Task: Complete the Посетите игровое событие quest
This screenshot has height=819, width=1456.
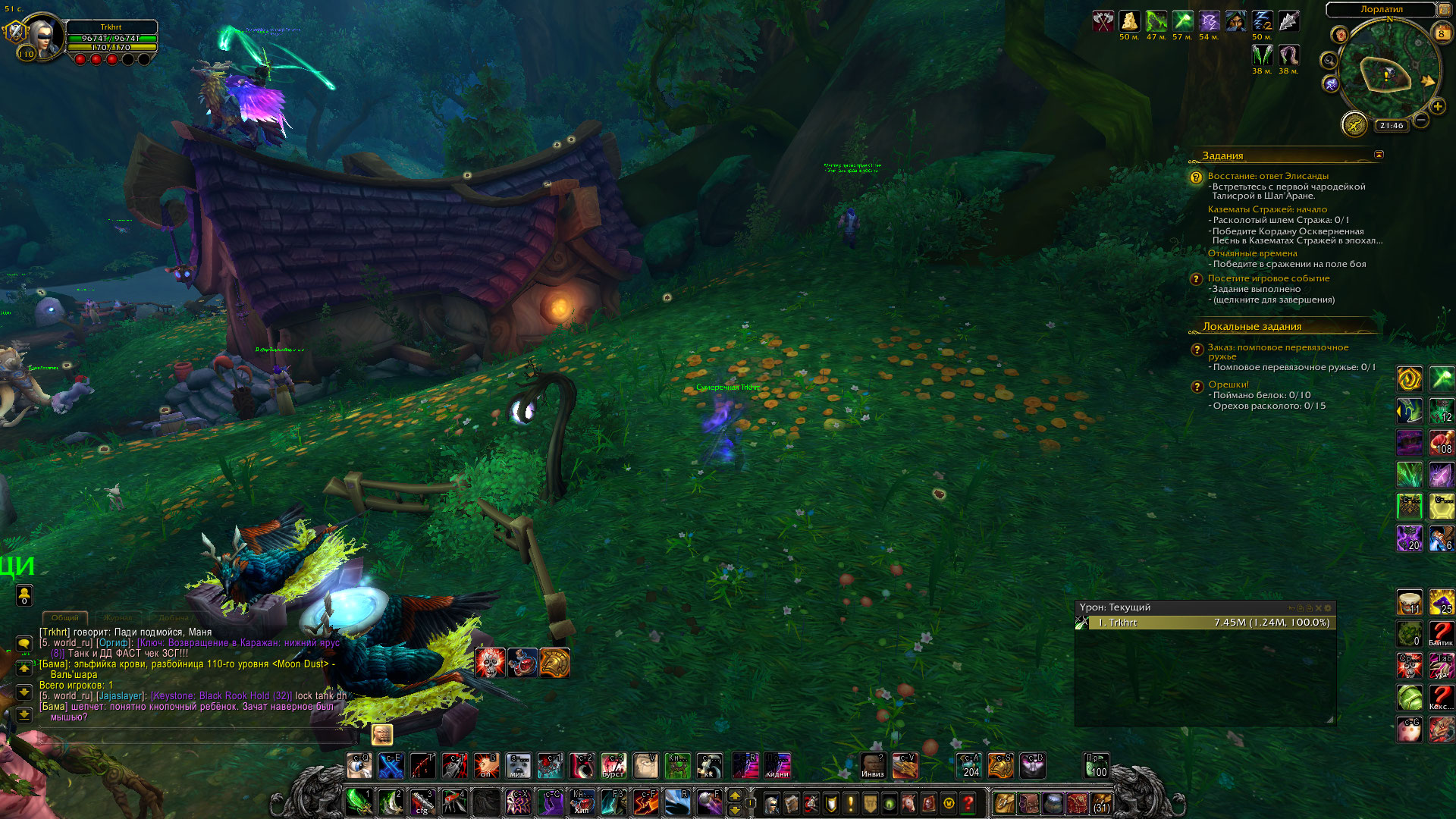Action: (x=1269, y=278)
